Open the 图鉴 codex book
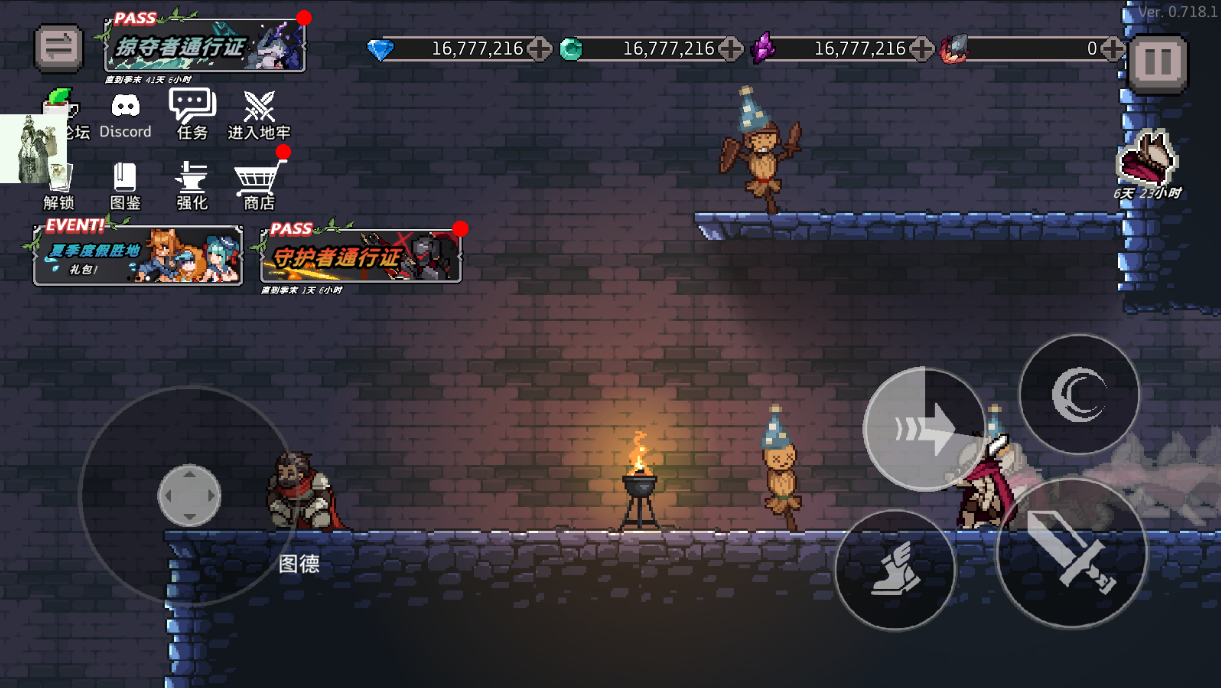 coord(125,184)
